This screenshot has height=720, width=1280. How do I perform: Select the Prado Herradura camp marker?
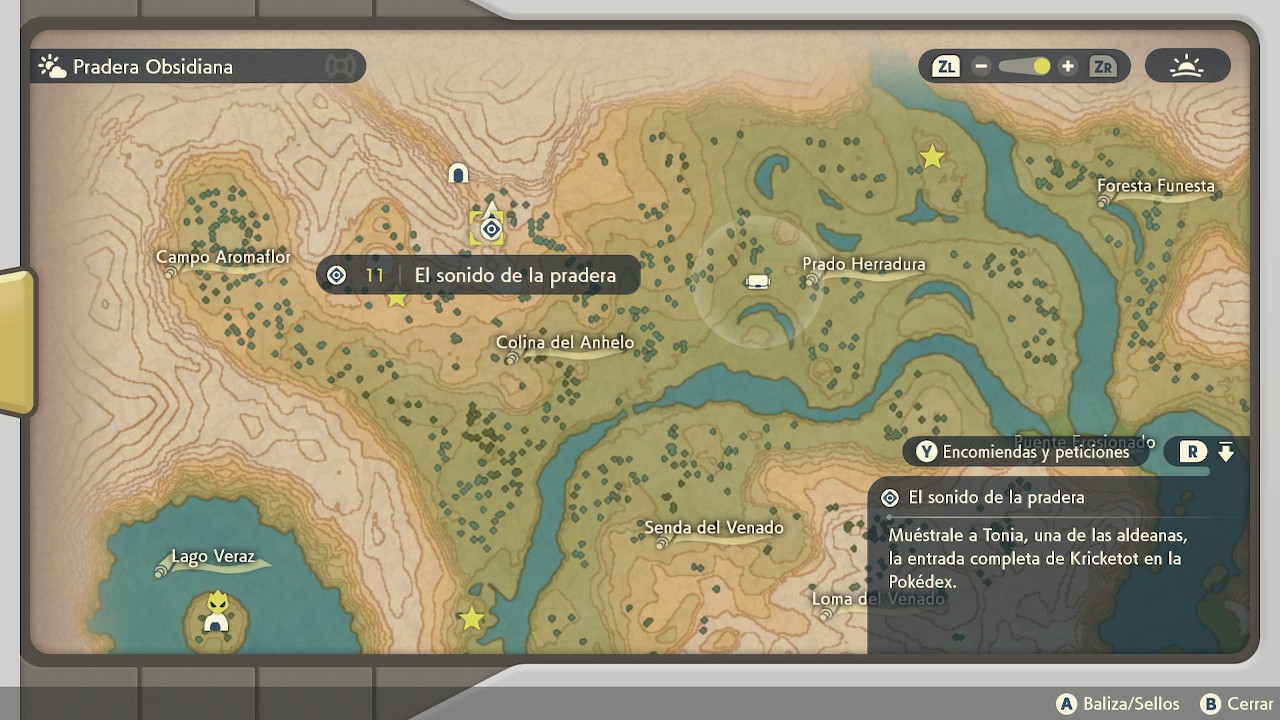tap(758, 281)
